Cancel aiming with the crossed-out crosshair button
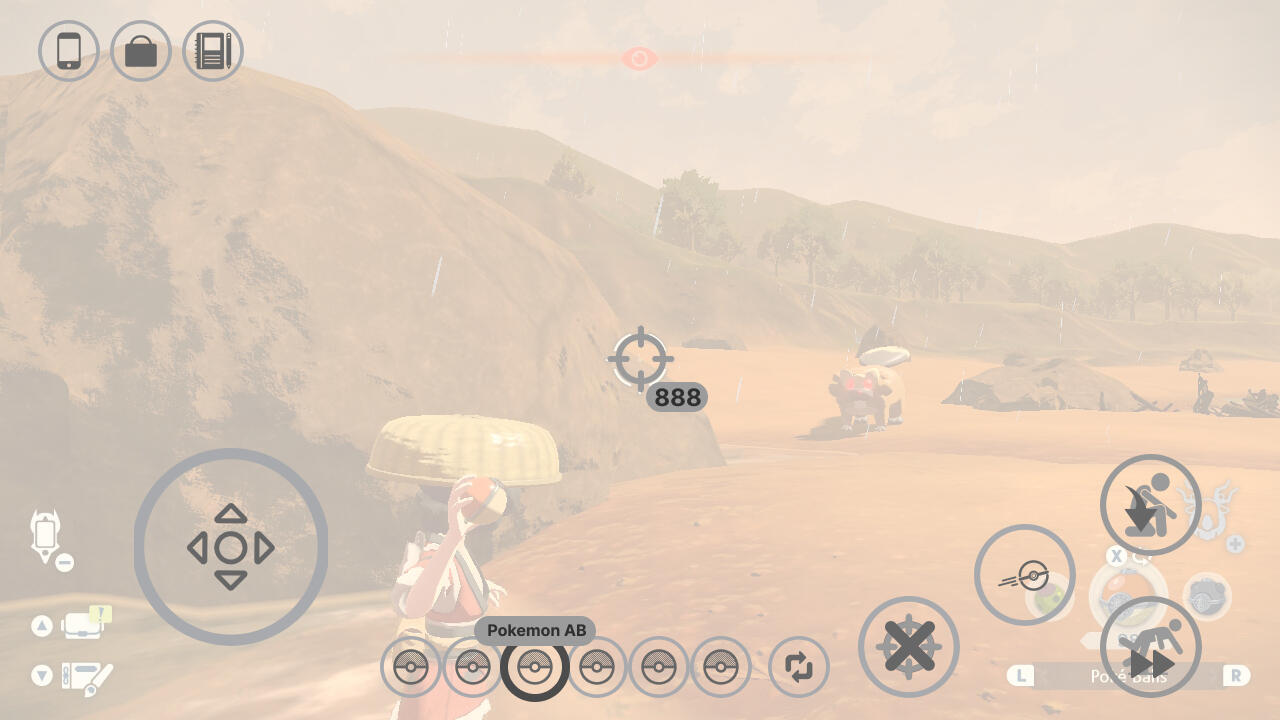This screenshot has width=1280, height=720. pyautogui.click(x=908, y=646)
